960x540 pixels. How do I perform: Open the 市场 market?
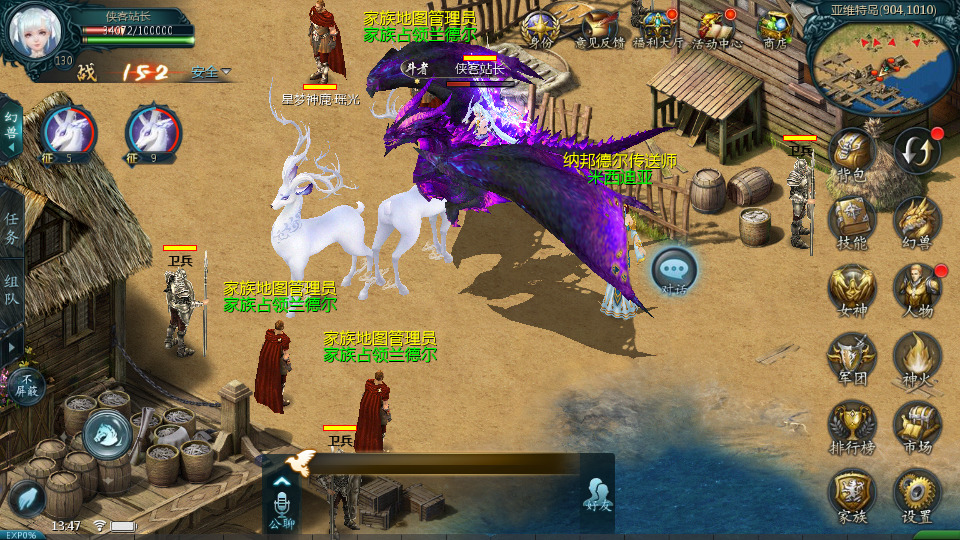[916, 426]
